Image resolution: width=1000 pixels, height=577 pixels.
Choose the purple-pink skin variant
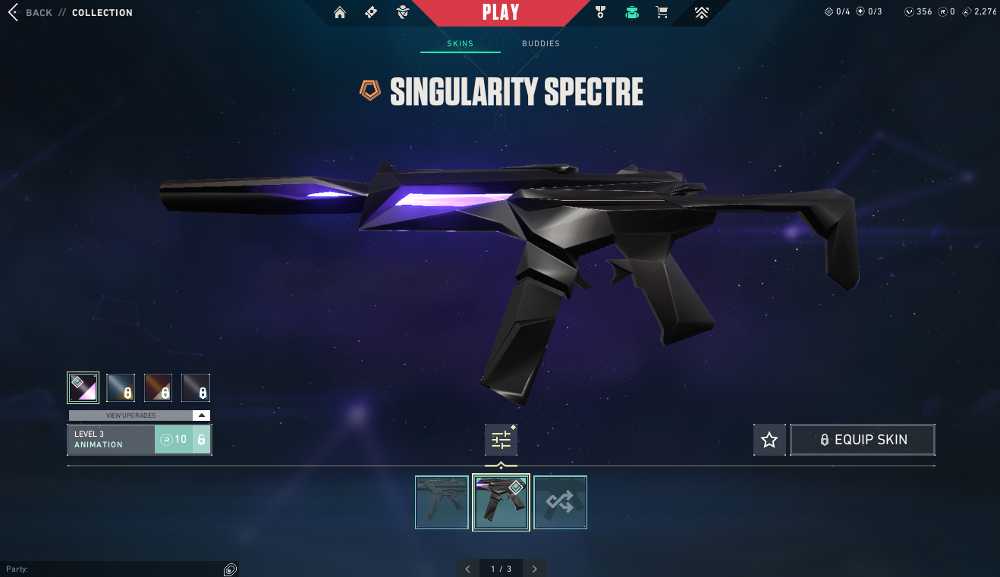[x=82, y=387]
